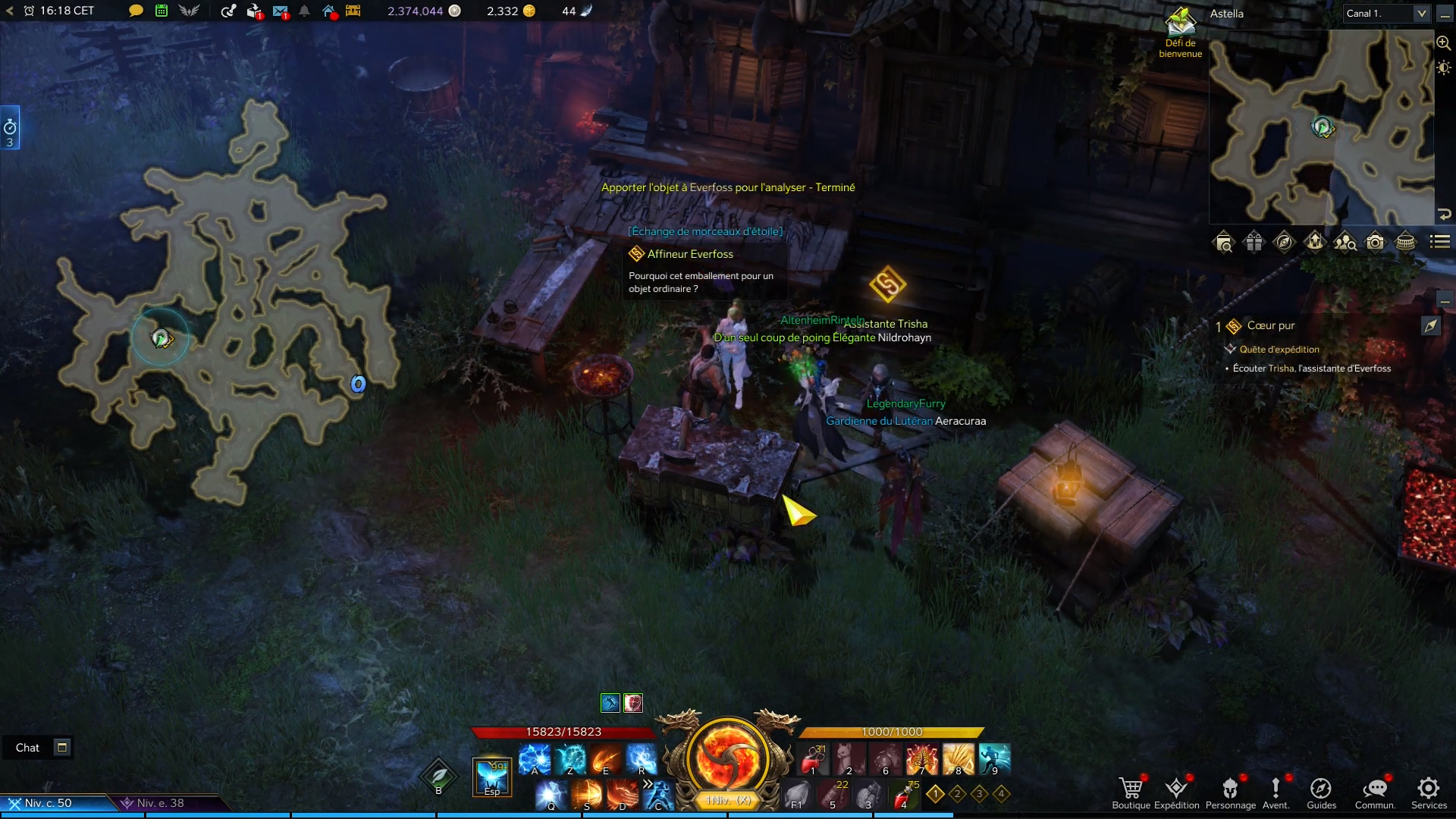The height and width of the screenshot is (819, 1456).
Task: Open the Expédition menu
Action: pos(1176,790)
